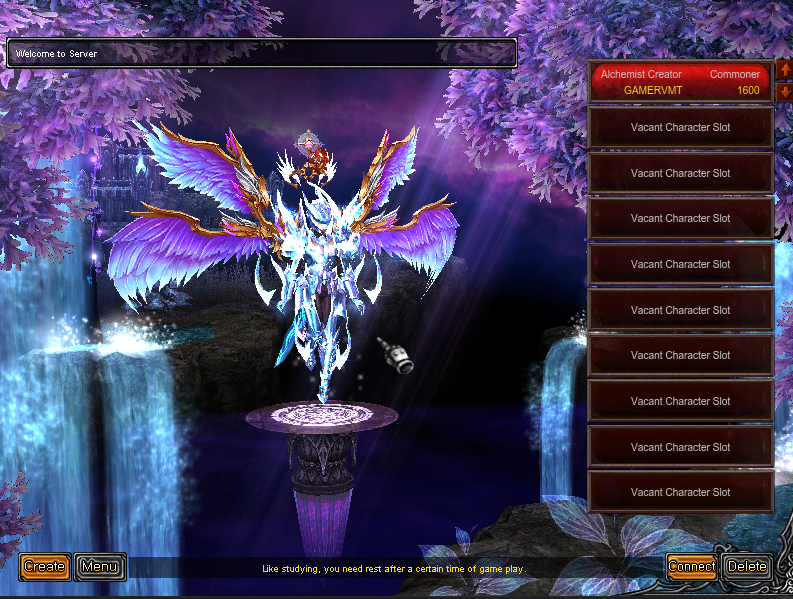Click the up arrow beside character list
Image resolution: width=793 pixels, height=599 pixels.
coord(783,72)
